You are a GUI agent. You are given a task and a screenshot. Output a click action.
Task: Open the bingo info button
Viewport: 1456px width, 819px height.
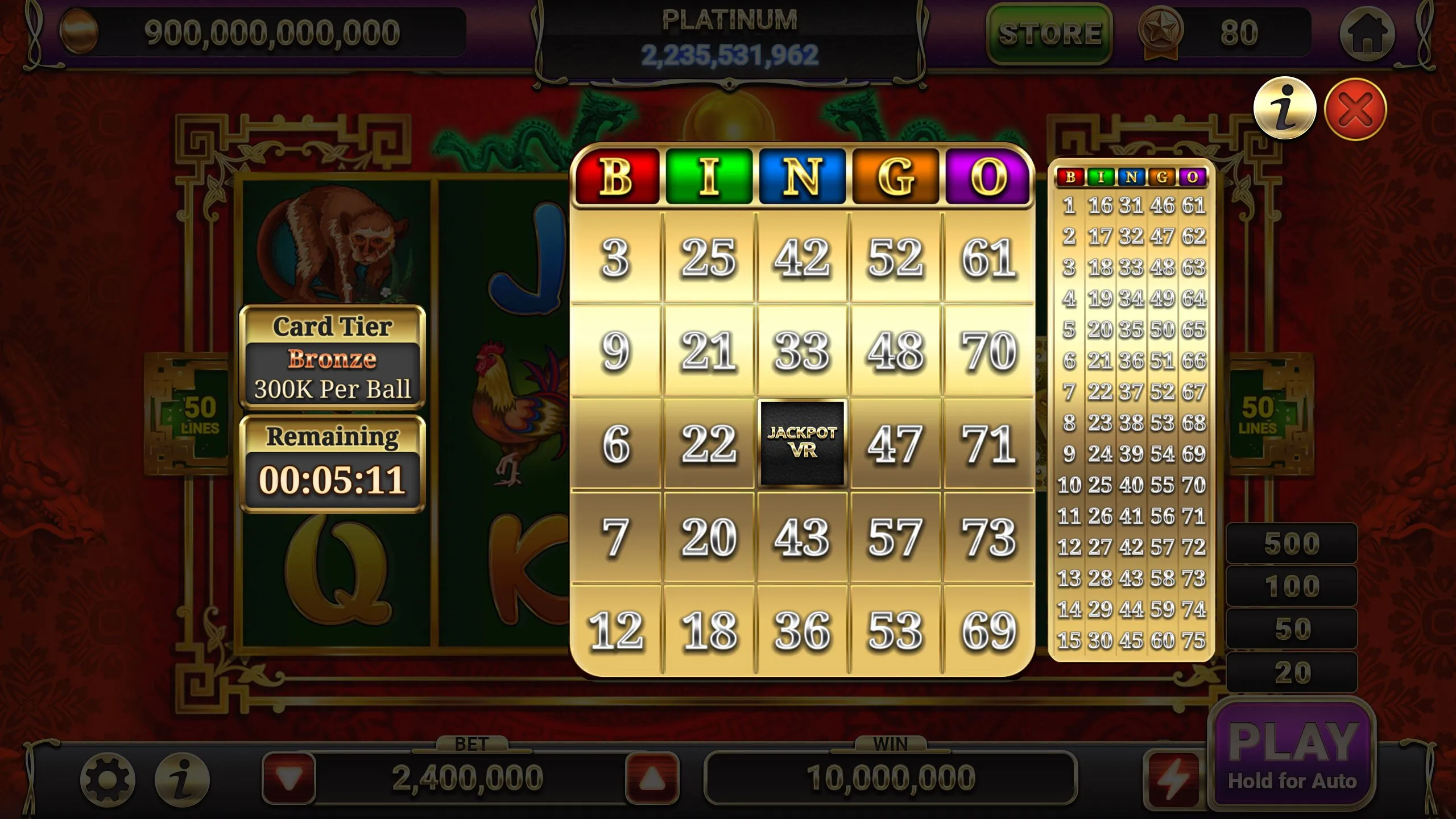click(x=1284, y=108)
